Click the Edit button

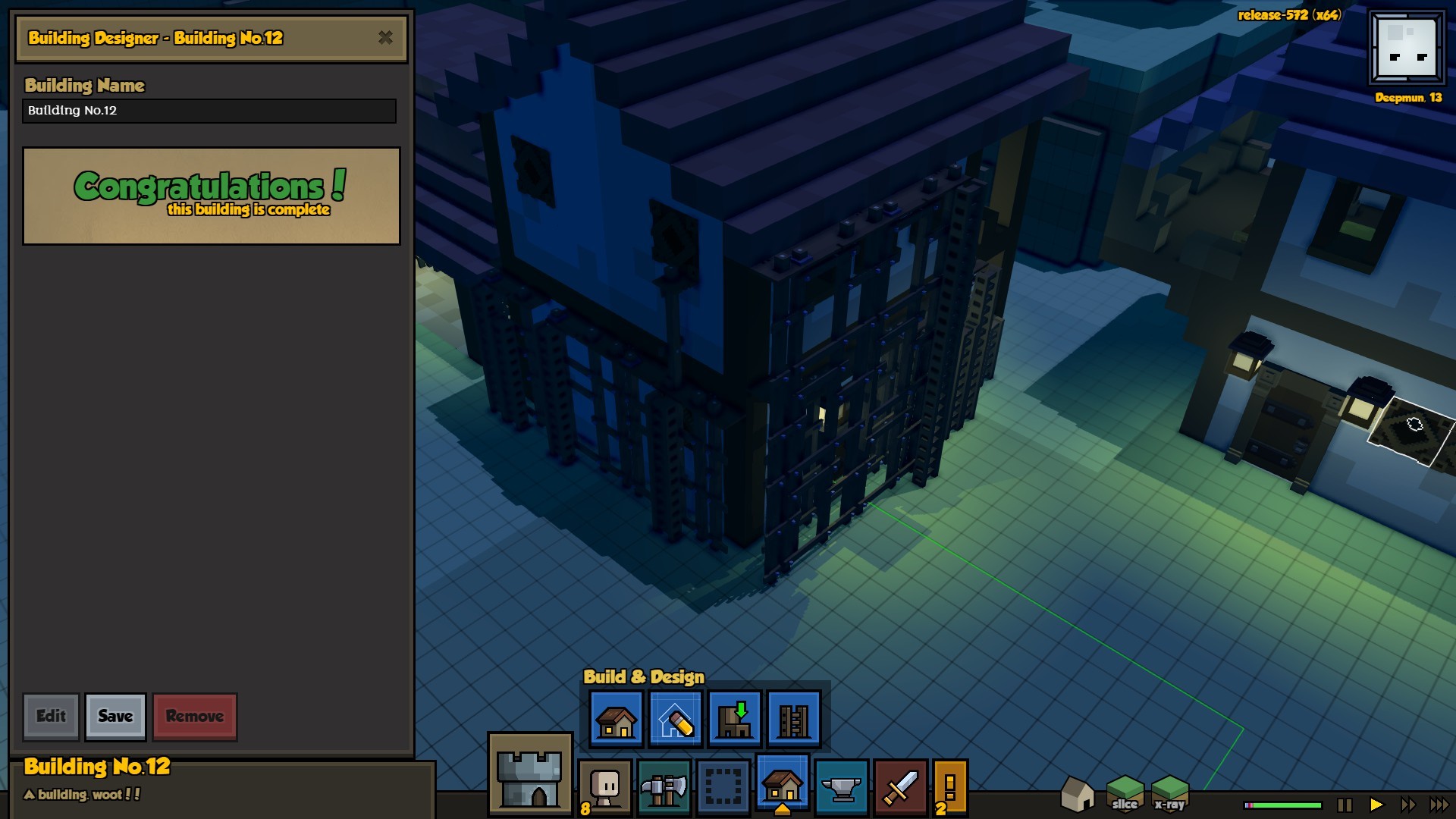tap(51, 716)
